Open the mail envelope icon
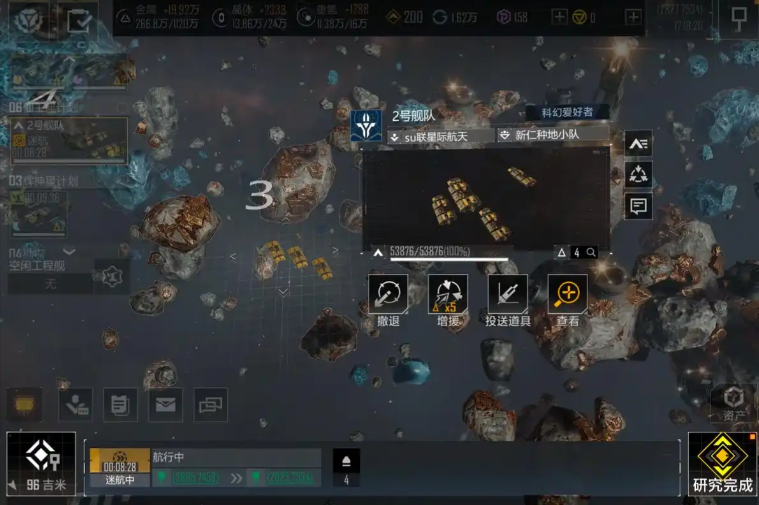 click(165, 404)
